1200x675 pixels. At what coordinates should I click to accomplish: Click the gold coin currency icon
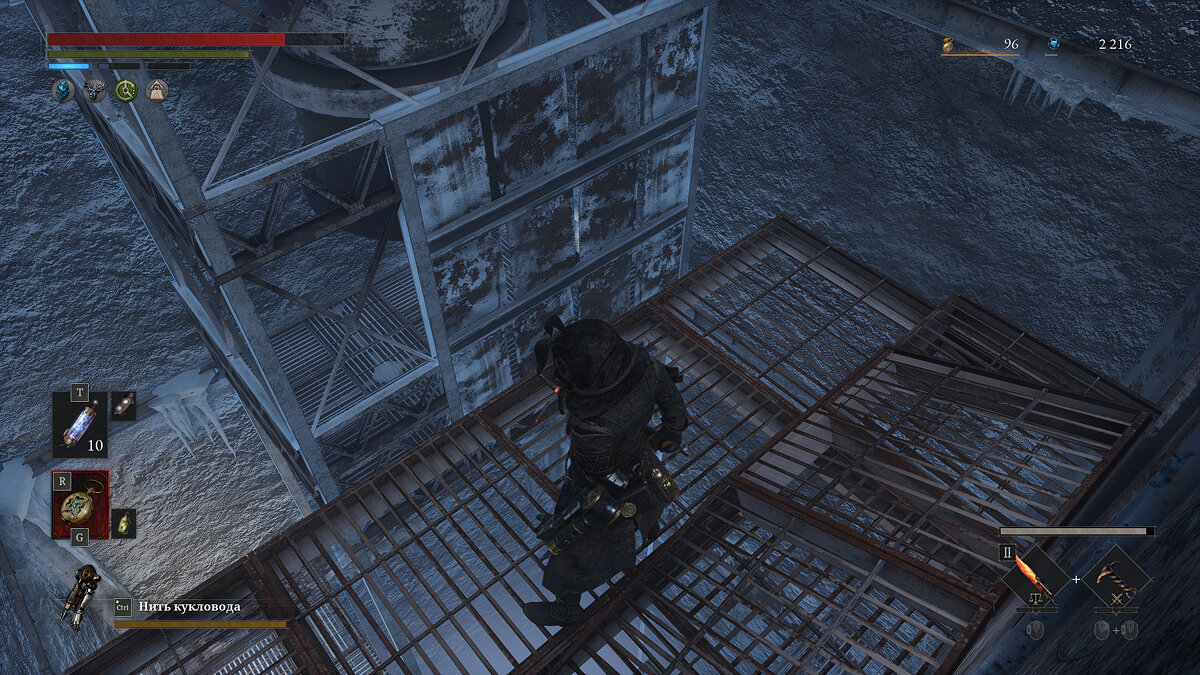[948, 44]
